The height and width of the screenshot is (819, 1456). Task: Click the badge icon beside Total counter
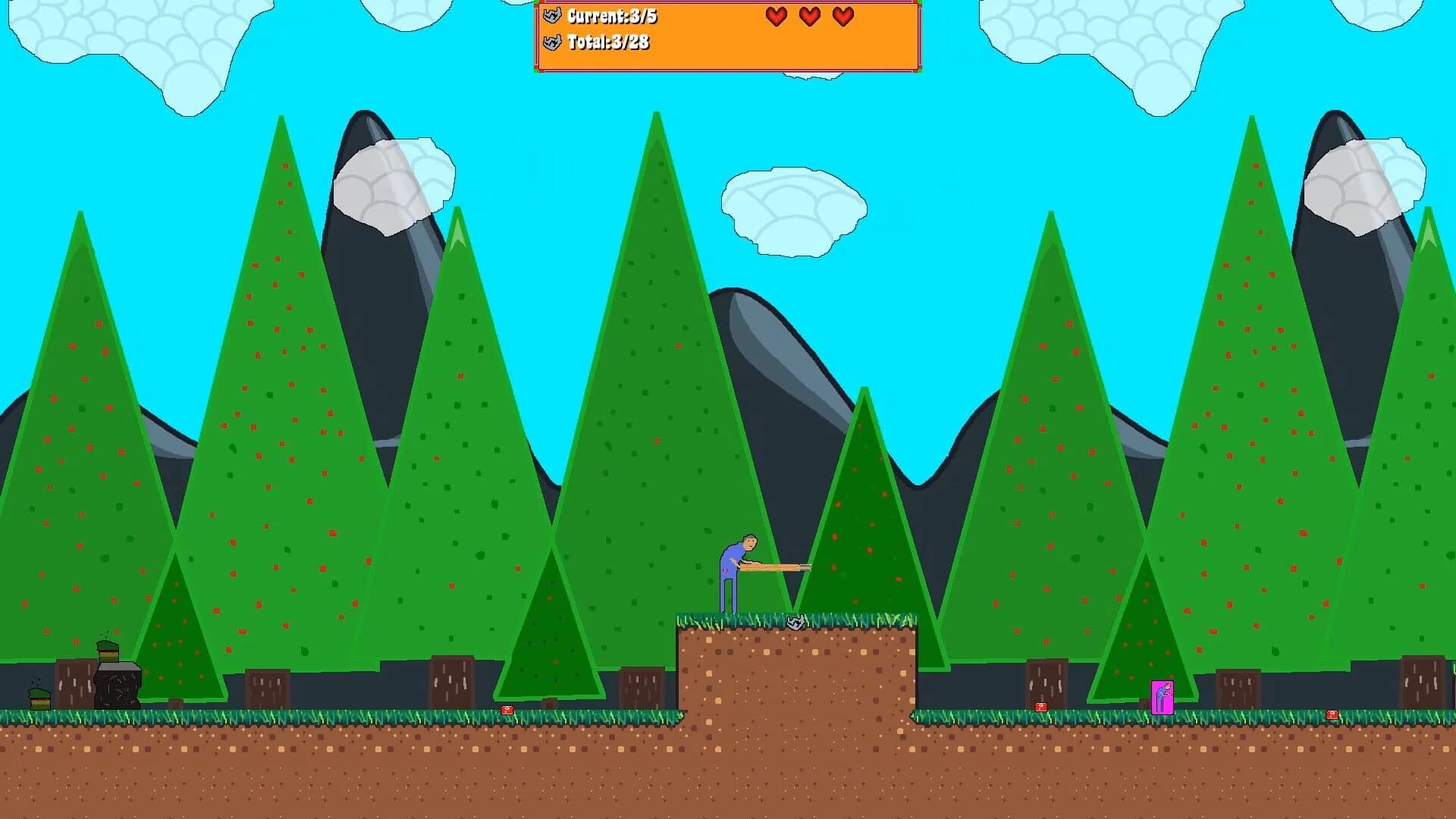[x=552, y=44]
